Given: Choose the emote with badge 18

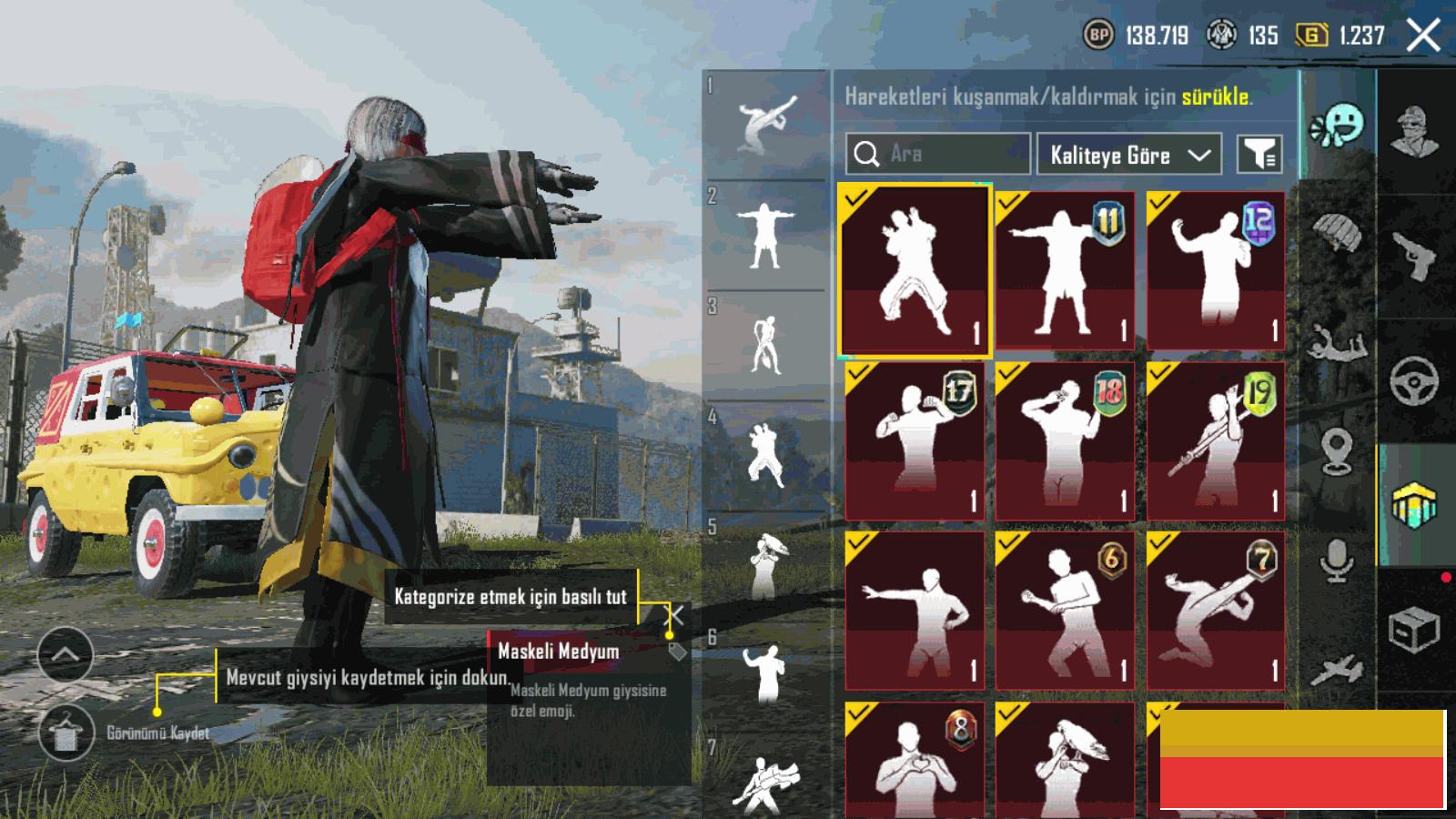Looking at the screenshot, I should click(x=1065, y=440).
